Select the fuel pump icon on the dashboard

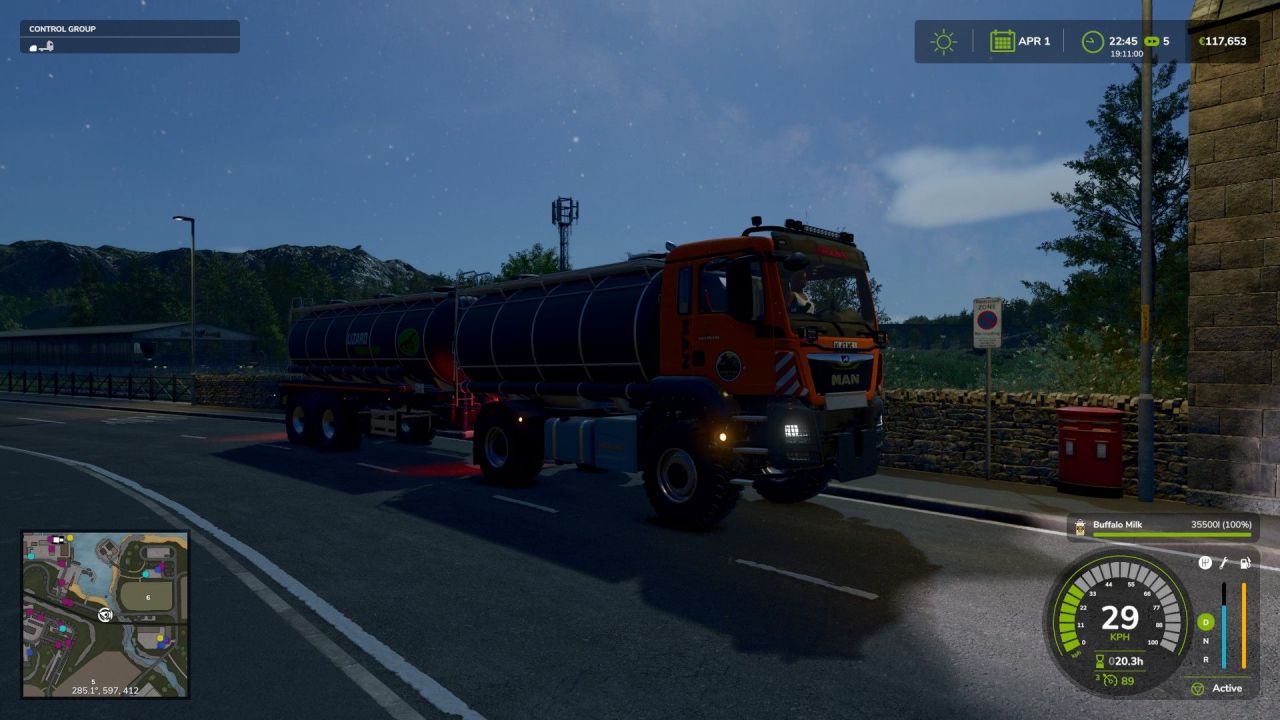(1246, 564)
